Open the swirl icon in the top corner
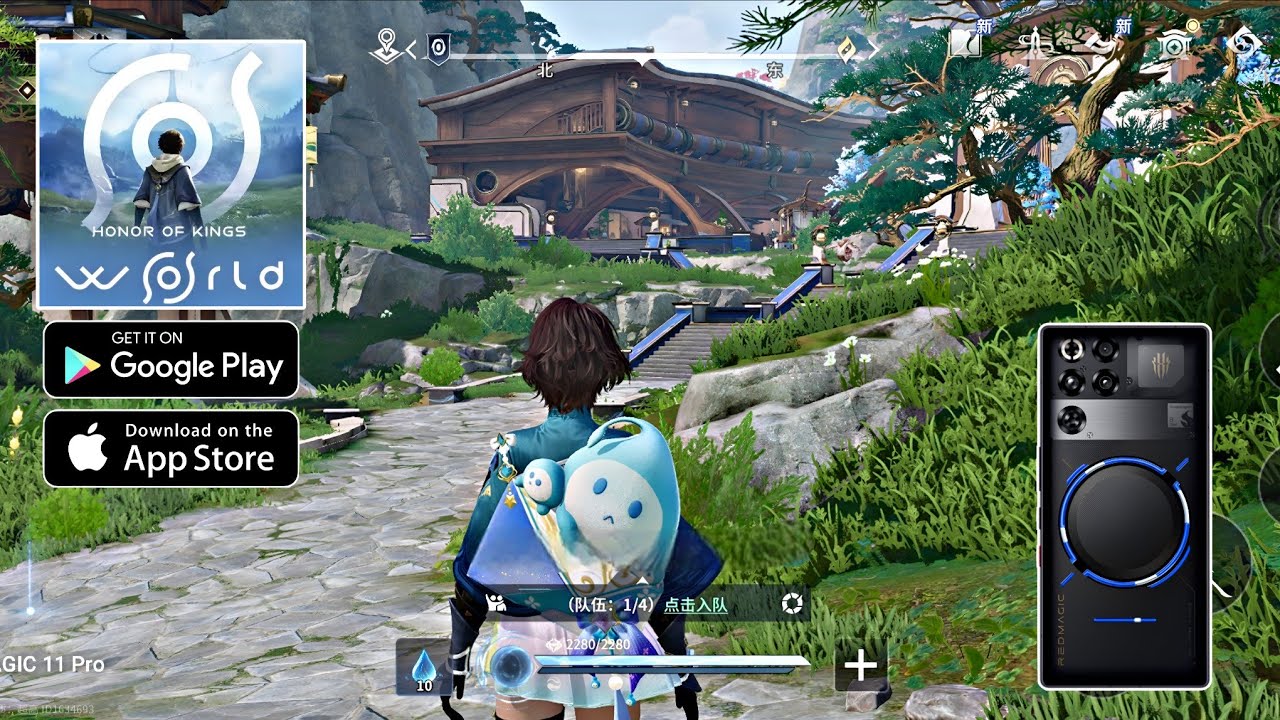 [x=1246, y=43]
